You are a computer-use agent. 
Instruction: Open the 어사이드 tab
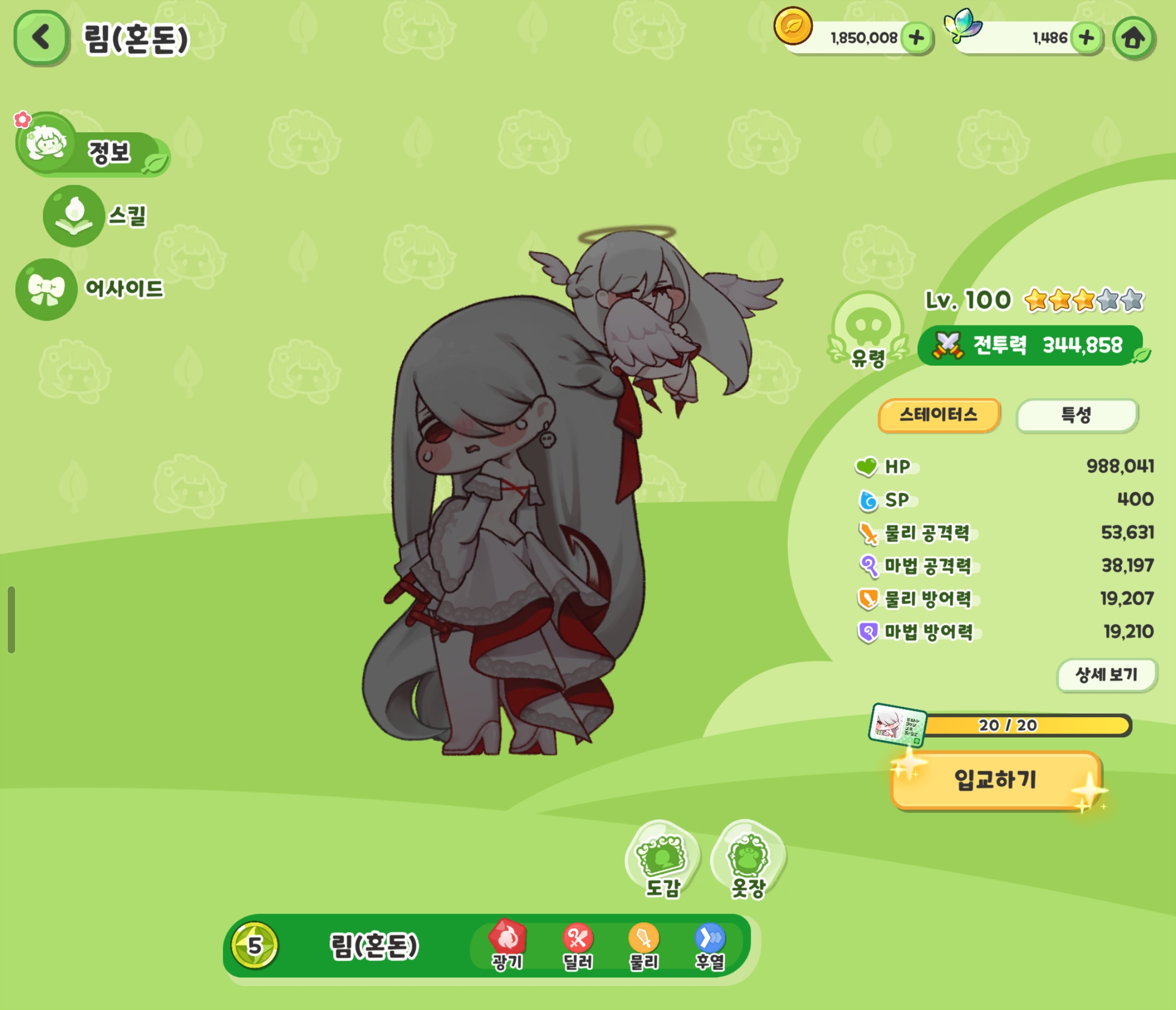91,289
